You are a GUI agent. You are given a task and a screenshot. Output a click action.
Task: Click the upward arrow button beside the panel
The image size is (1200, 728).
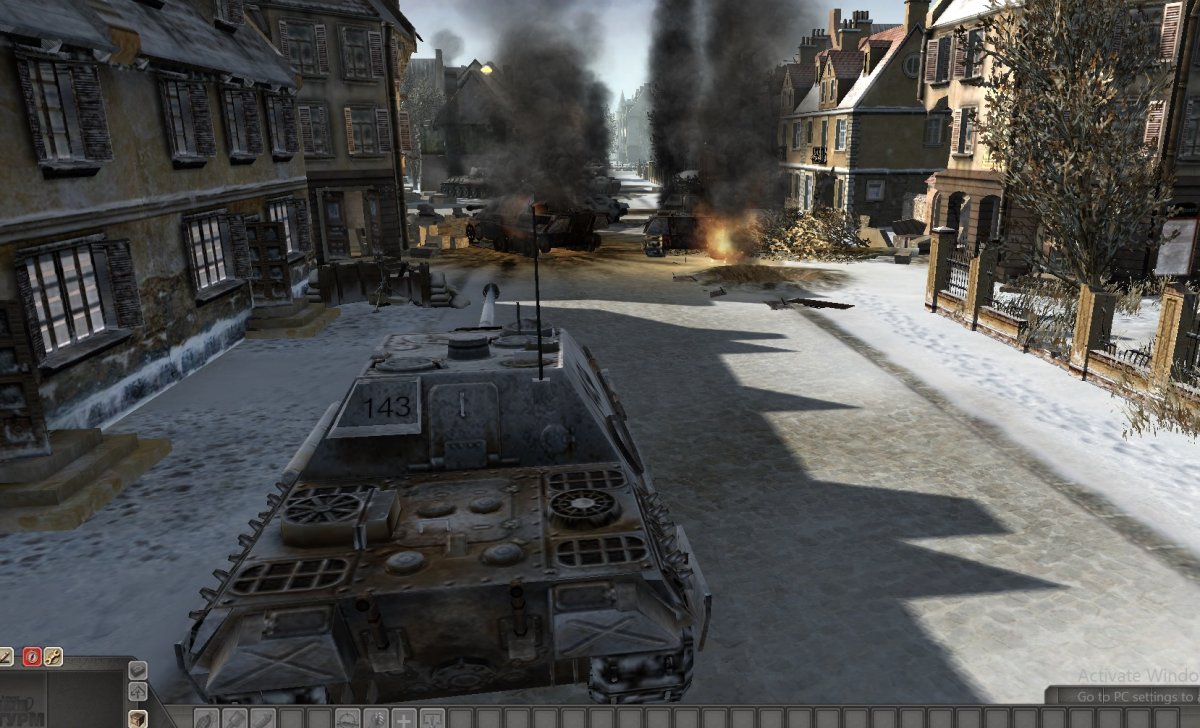[x=137, y=692]
